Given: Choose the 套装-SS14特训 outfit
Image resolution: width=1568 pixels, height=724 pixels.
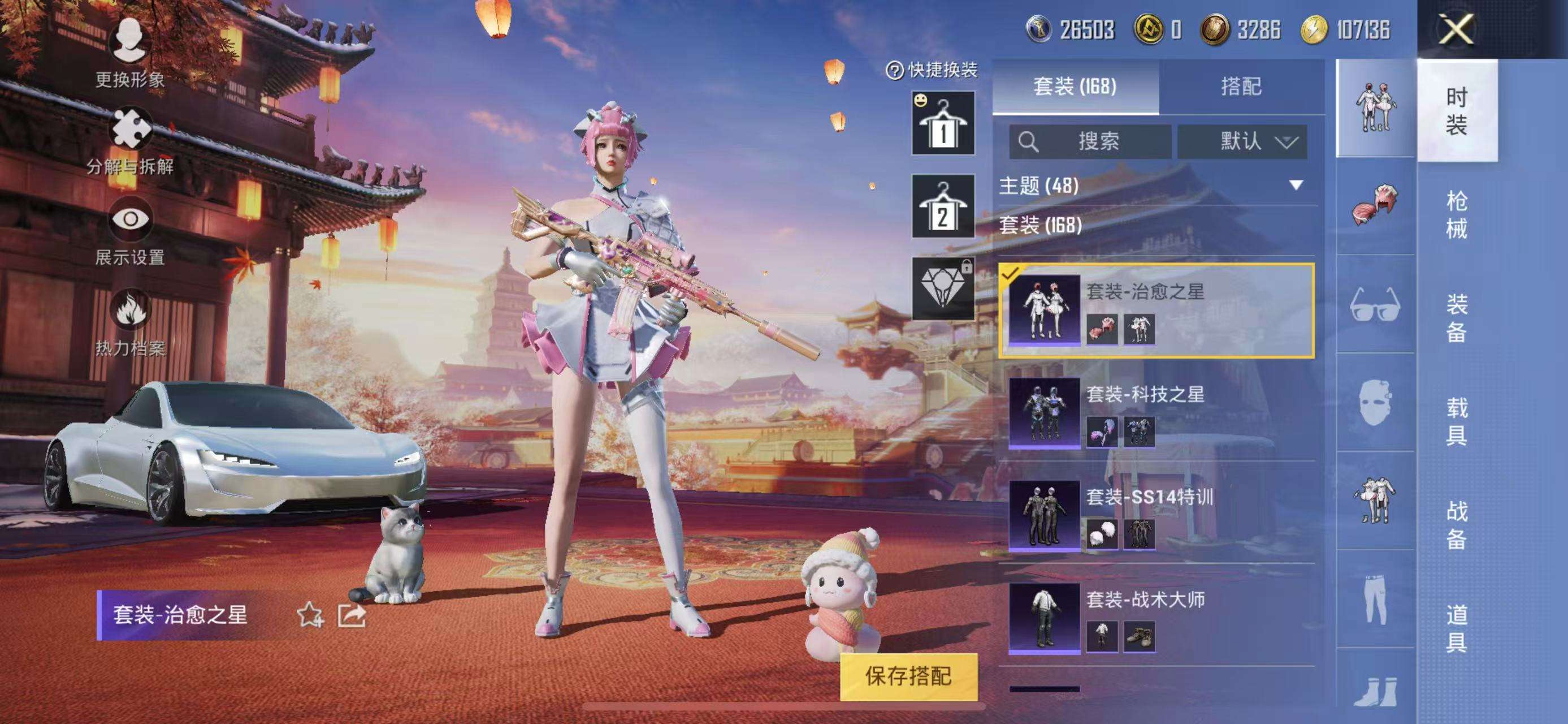Looking at the screenshot, I should (x=1156, y=515).
